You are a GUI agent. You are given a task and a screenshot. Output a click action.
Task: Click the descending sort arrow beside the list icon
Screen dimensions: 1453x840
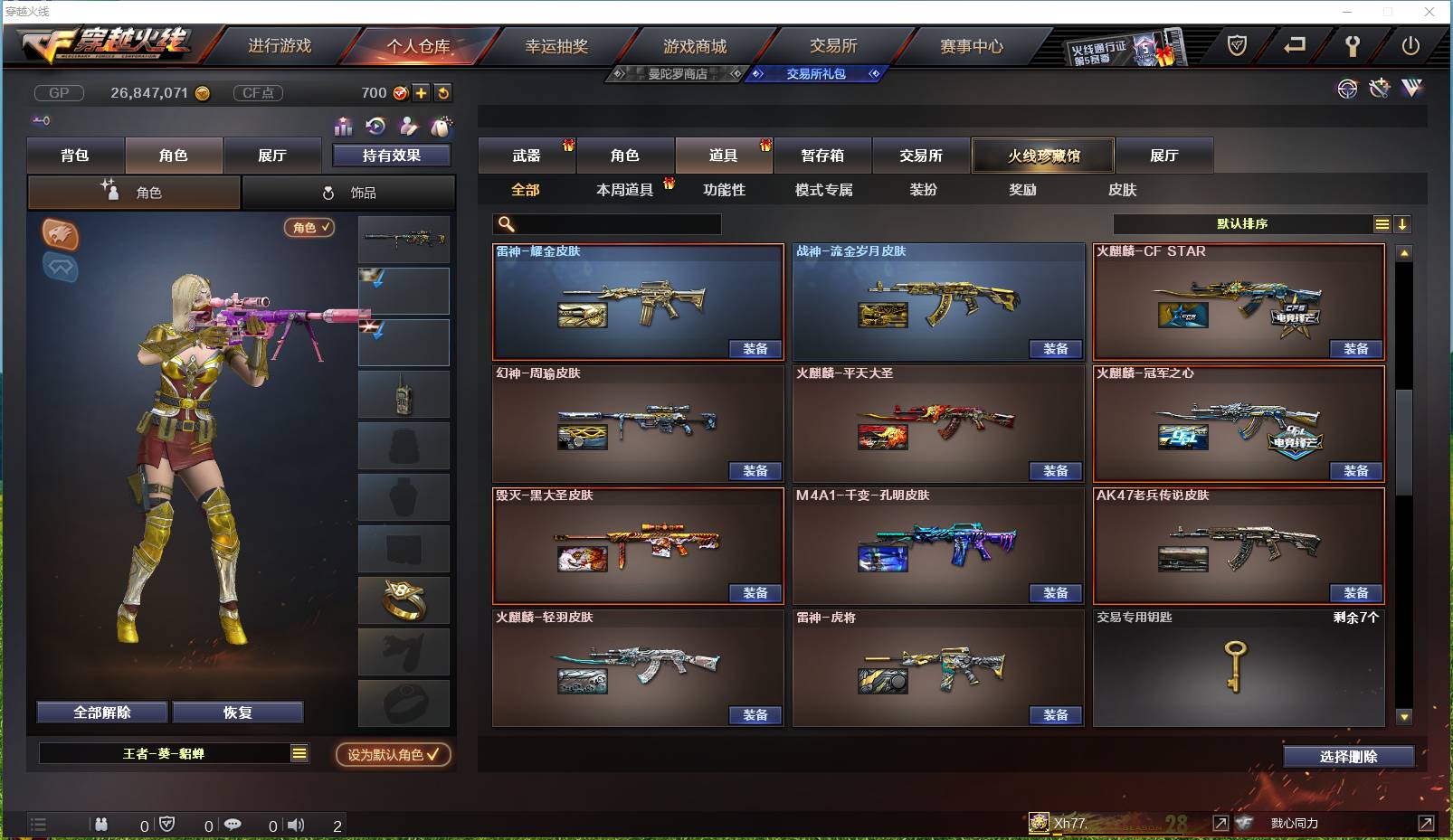tap(1404, 223)
